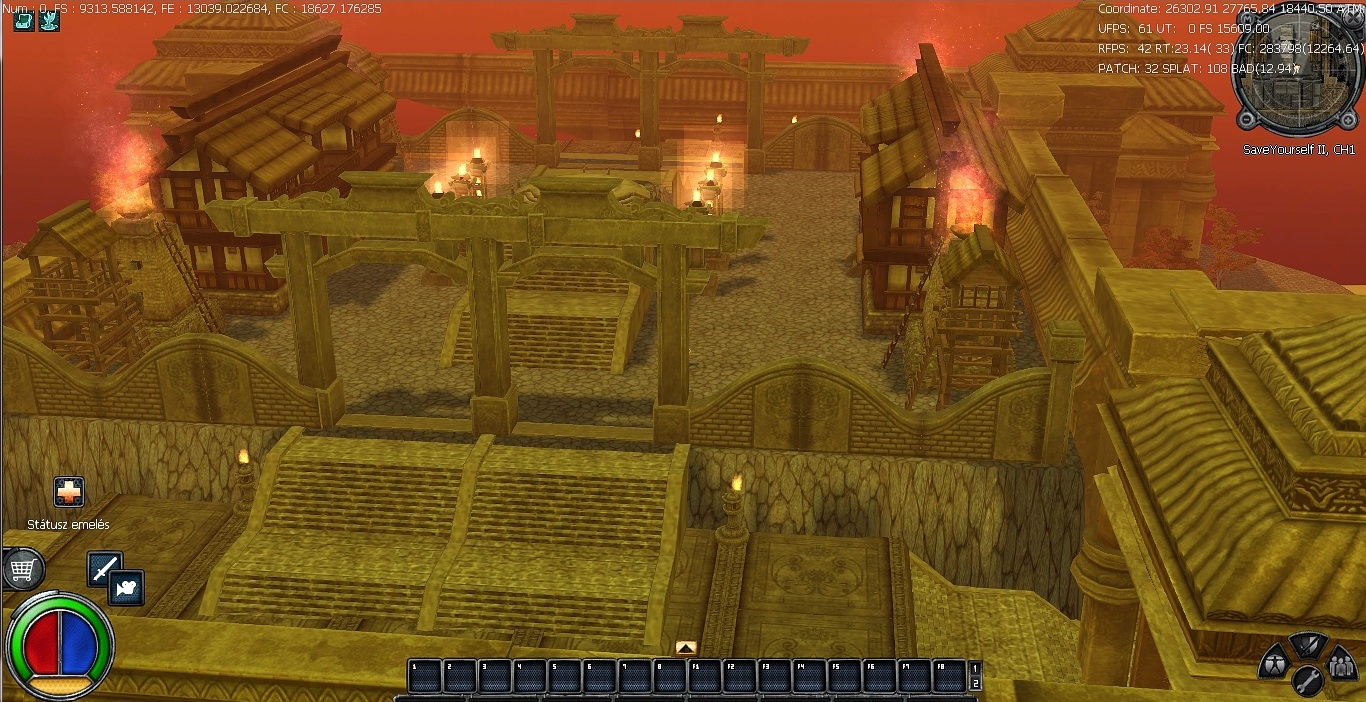1366x702 pixels.
Task: Close the minimap with the X button
Action: (x=1353, y=17)
